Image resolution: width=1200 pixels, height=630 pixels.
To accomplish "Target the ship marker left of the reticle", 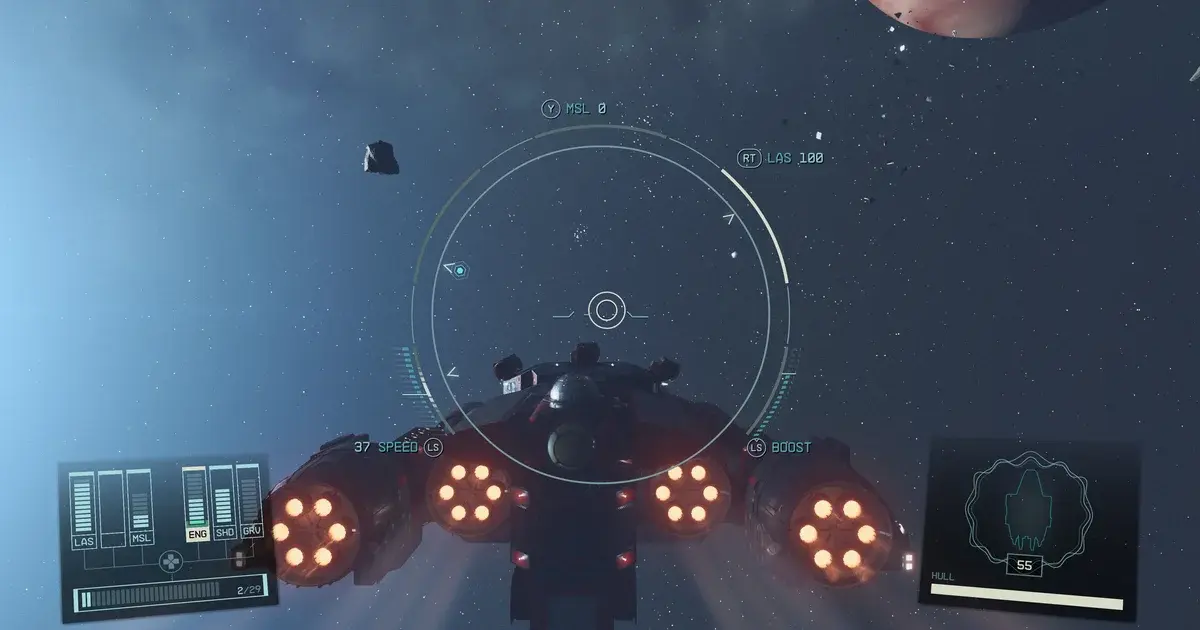I will [458, 270].
